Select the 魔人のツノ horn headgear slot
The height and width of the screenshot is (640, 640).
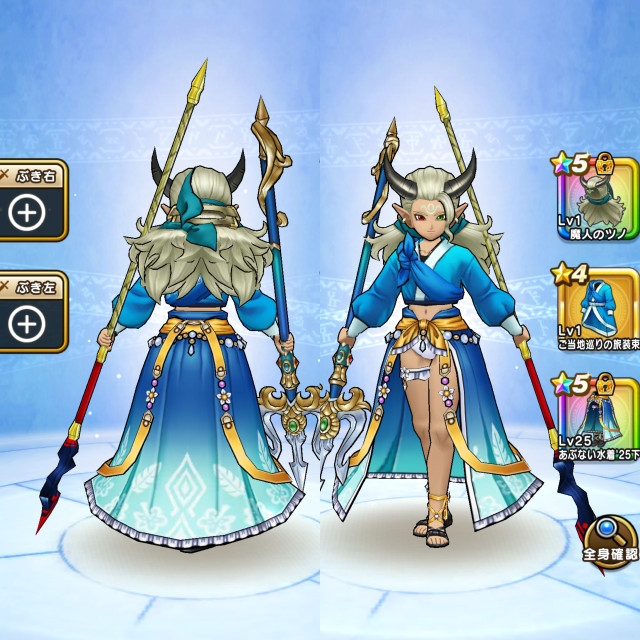[595, 198]
